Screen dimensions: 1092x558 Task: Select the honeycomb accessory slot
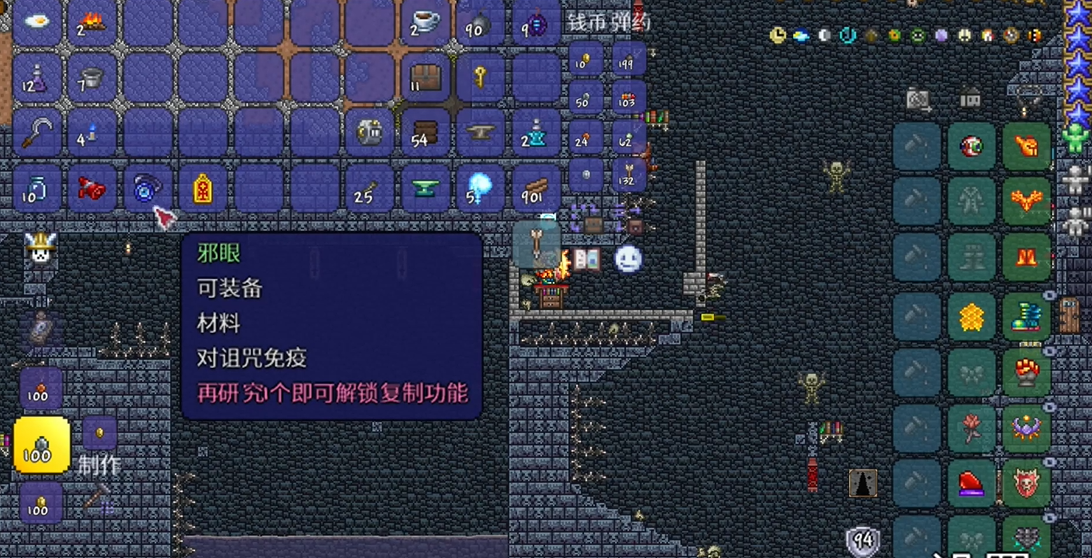(x=971, y=317)
